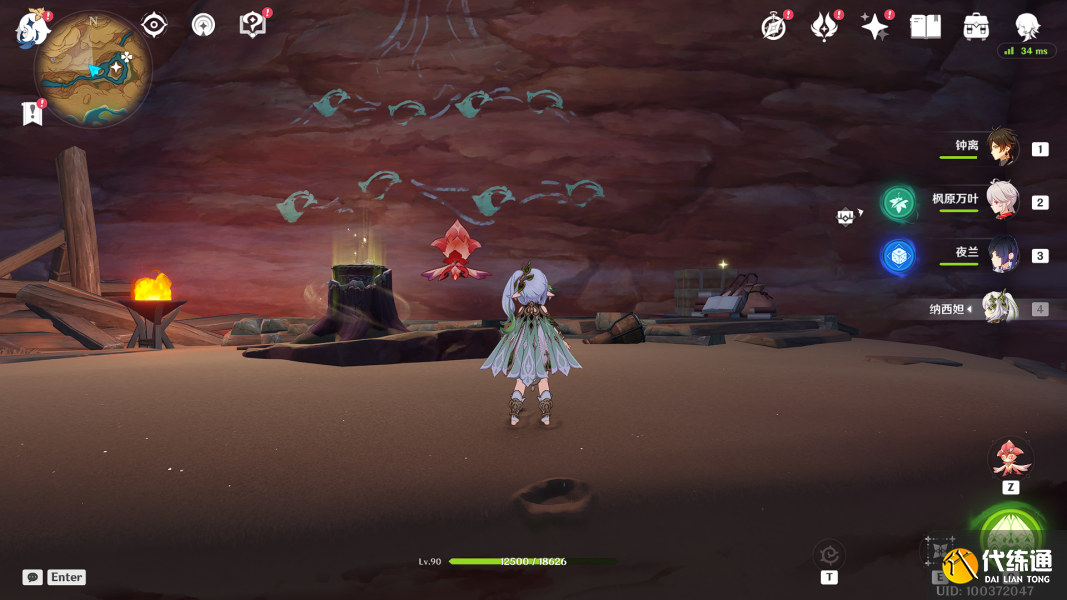
Task: Open the tutorial book with question mark
Action: tap(252, 24)
